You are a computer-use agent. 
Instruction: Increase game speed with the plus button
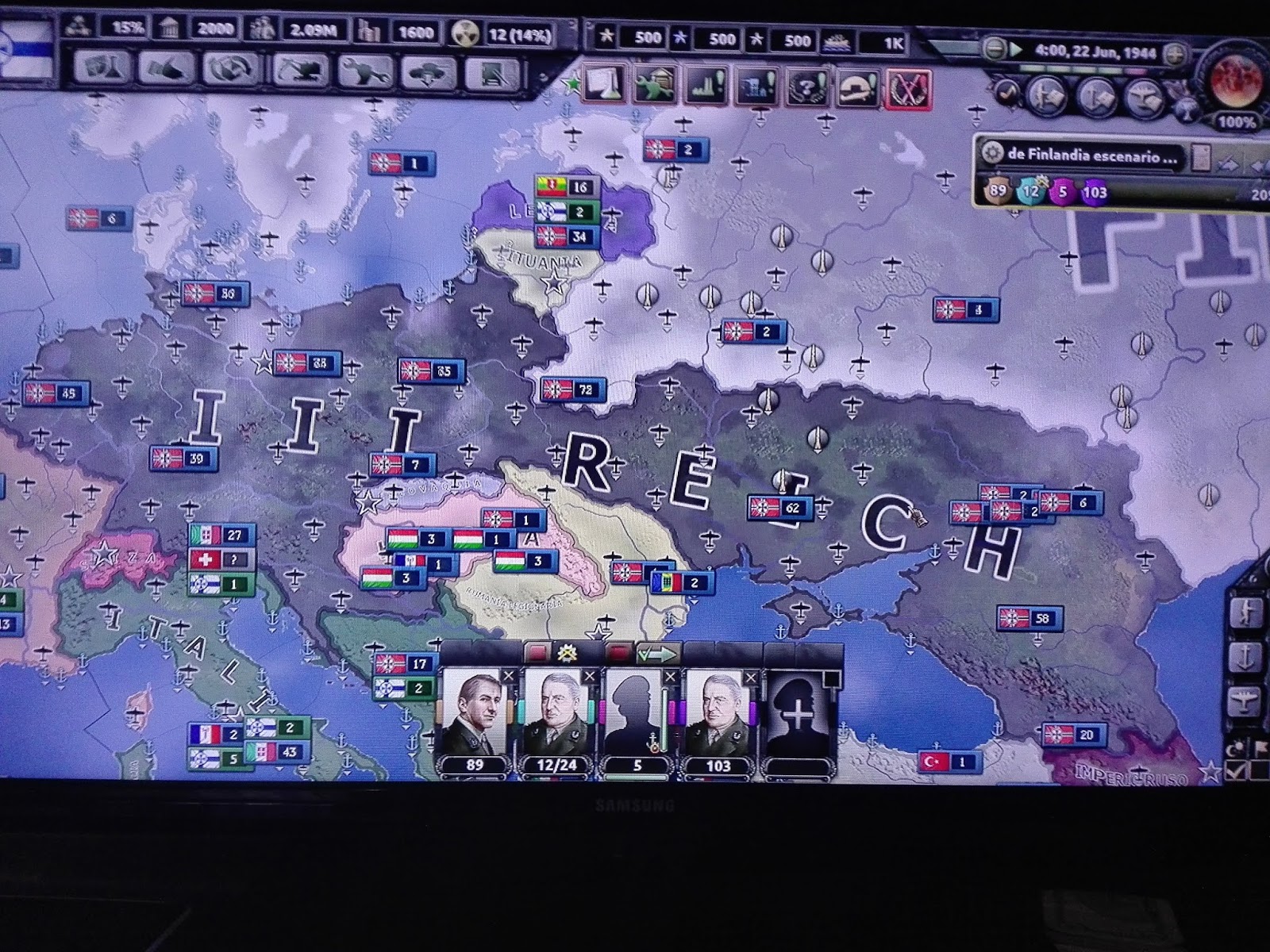[1175, 52]
